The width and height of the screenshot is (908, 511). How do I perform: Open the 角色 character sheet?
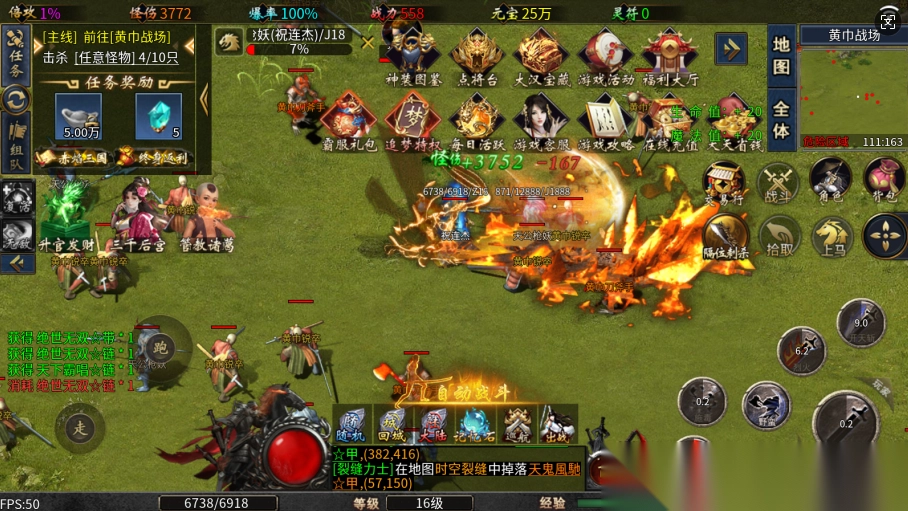click(x=830, y=179)
